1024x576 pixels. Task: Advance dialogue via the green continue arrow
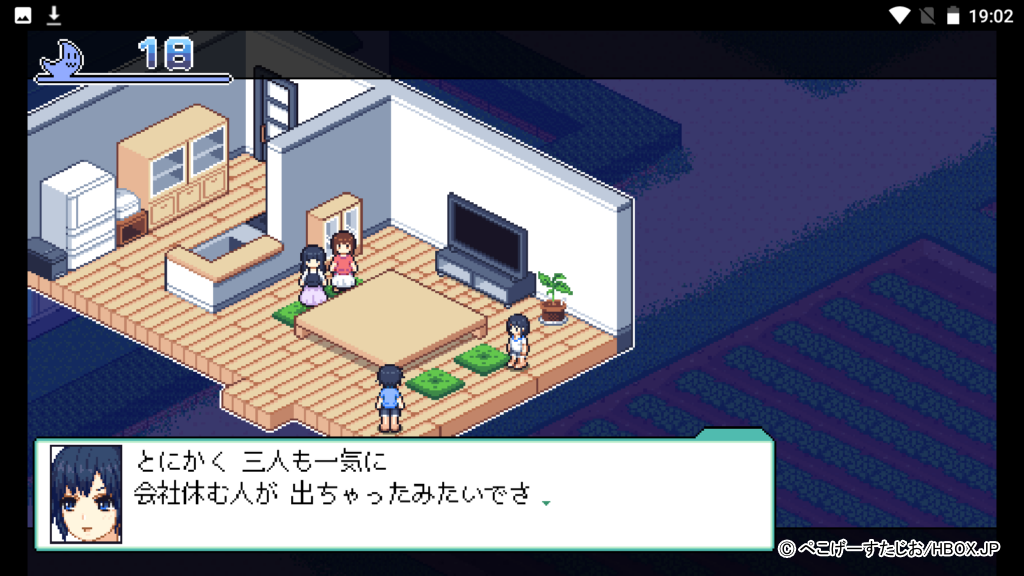pos(546,503)
